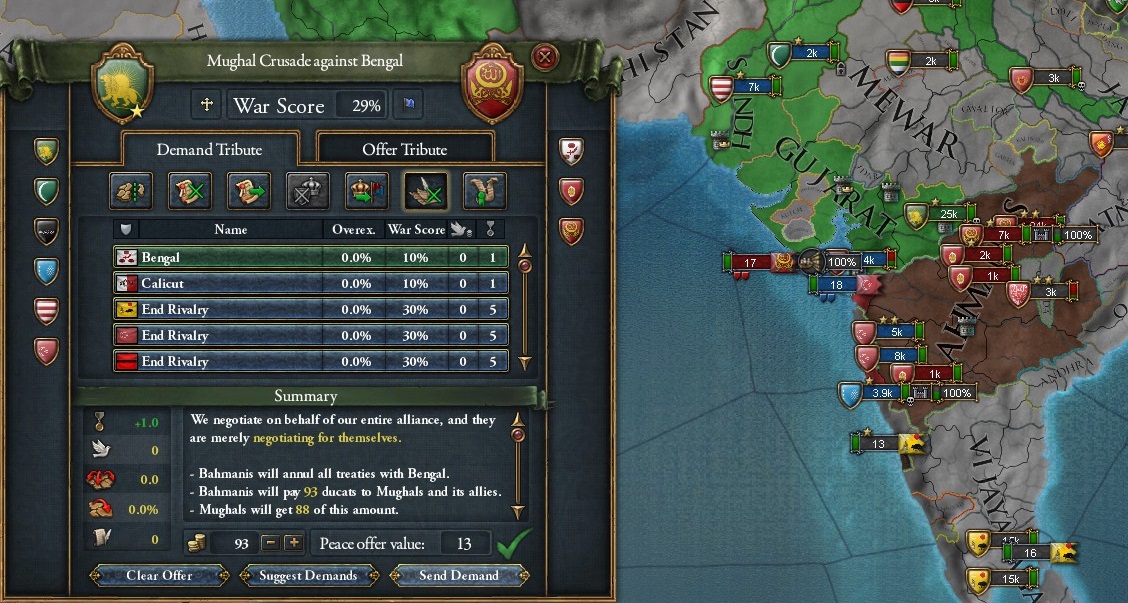Select the Demand Tribute tab

209,149
